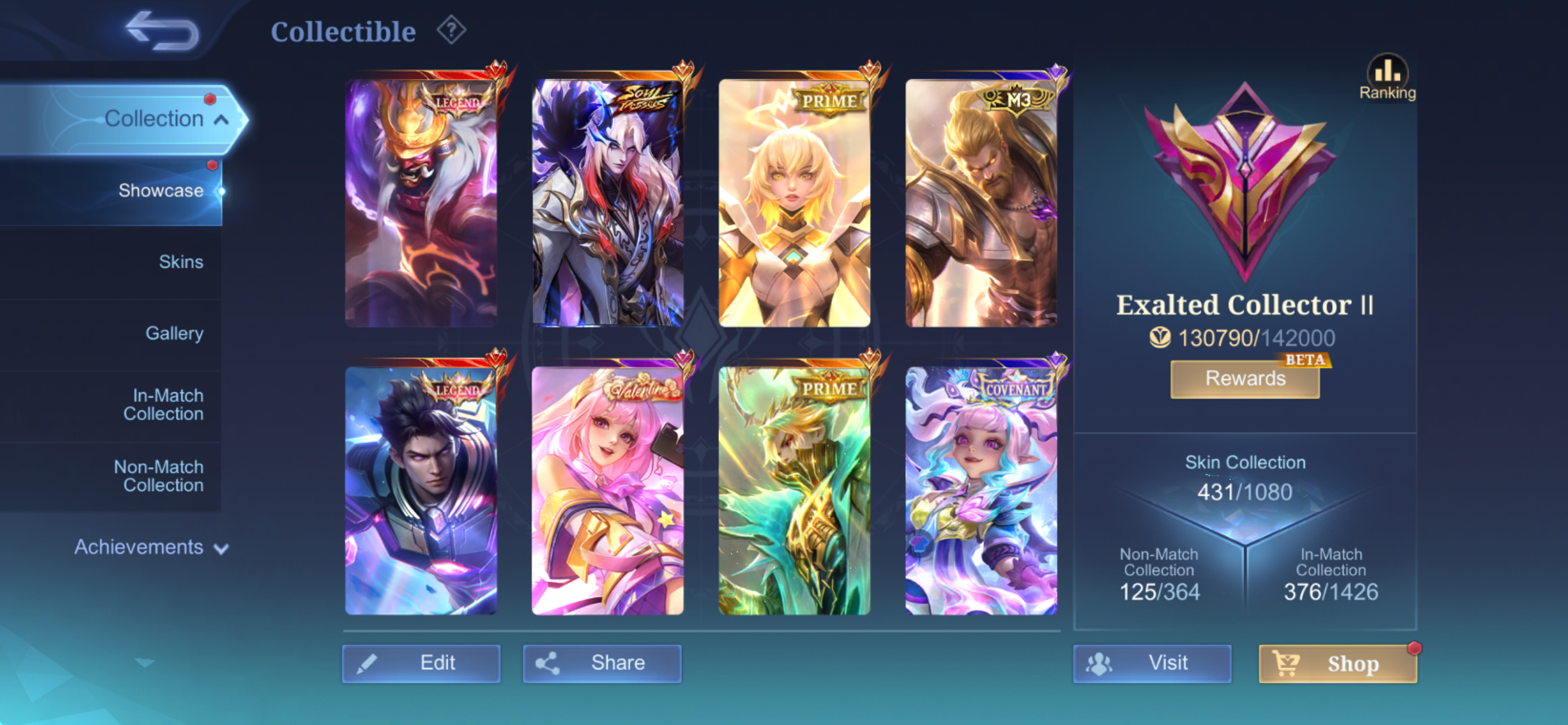Expand the Achievements menu section
This screenshot has height=725, width=1568.
point(150,547)
